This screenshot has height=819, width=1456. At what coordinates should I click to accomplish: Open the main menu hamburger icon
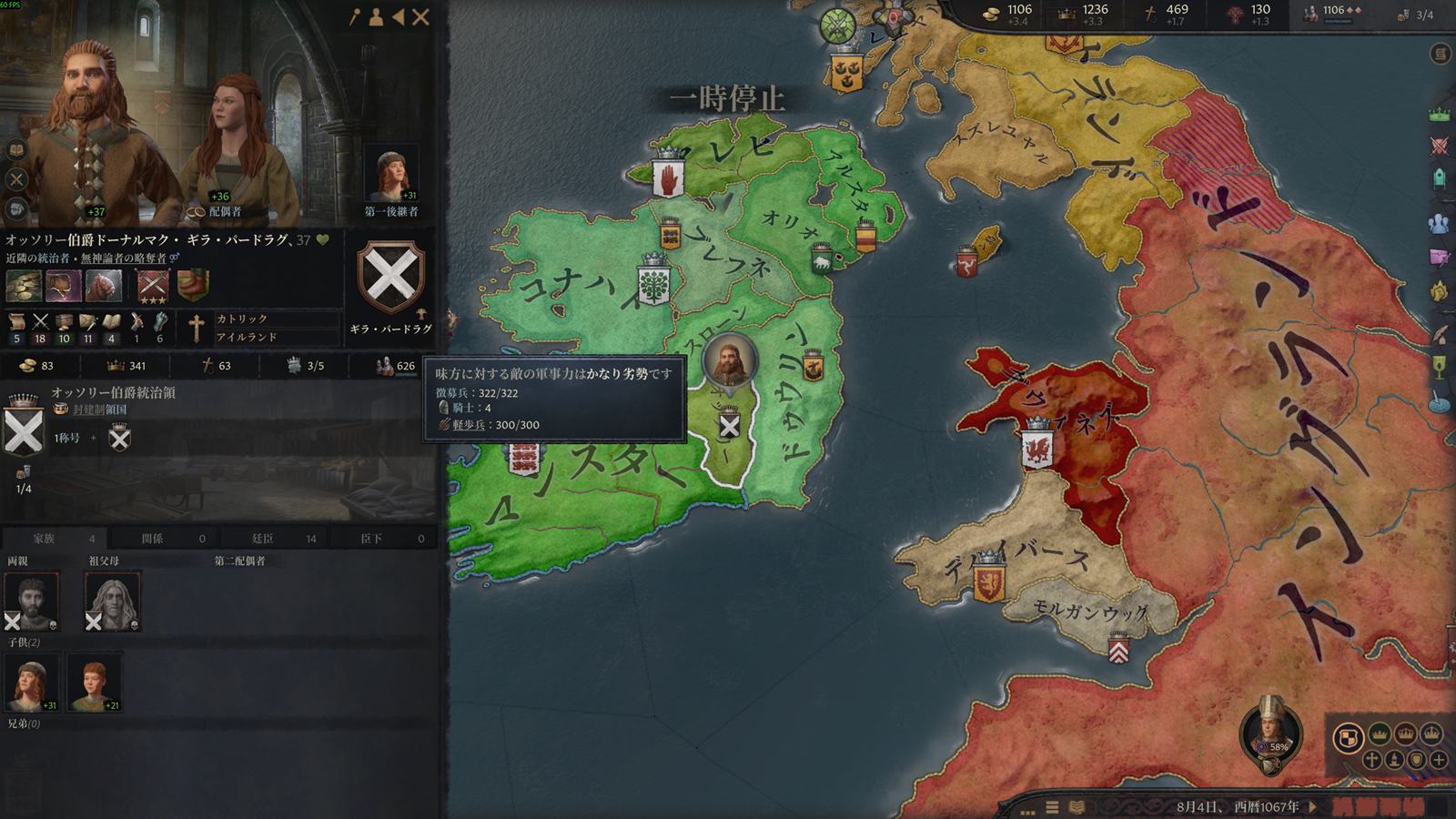[1052, 807]
